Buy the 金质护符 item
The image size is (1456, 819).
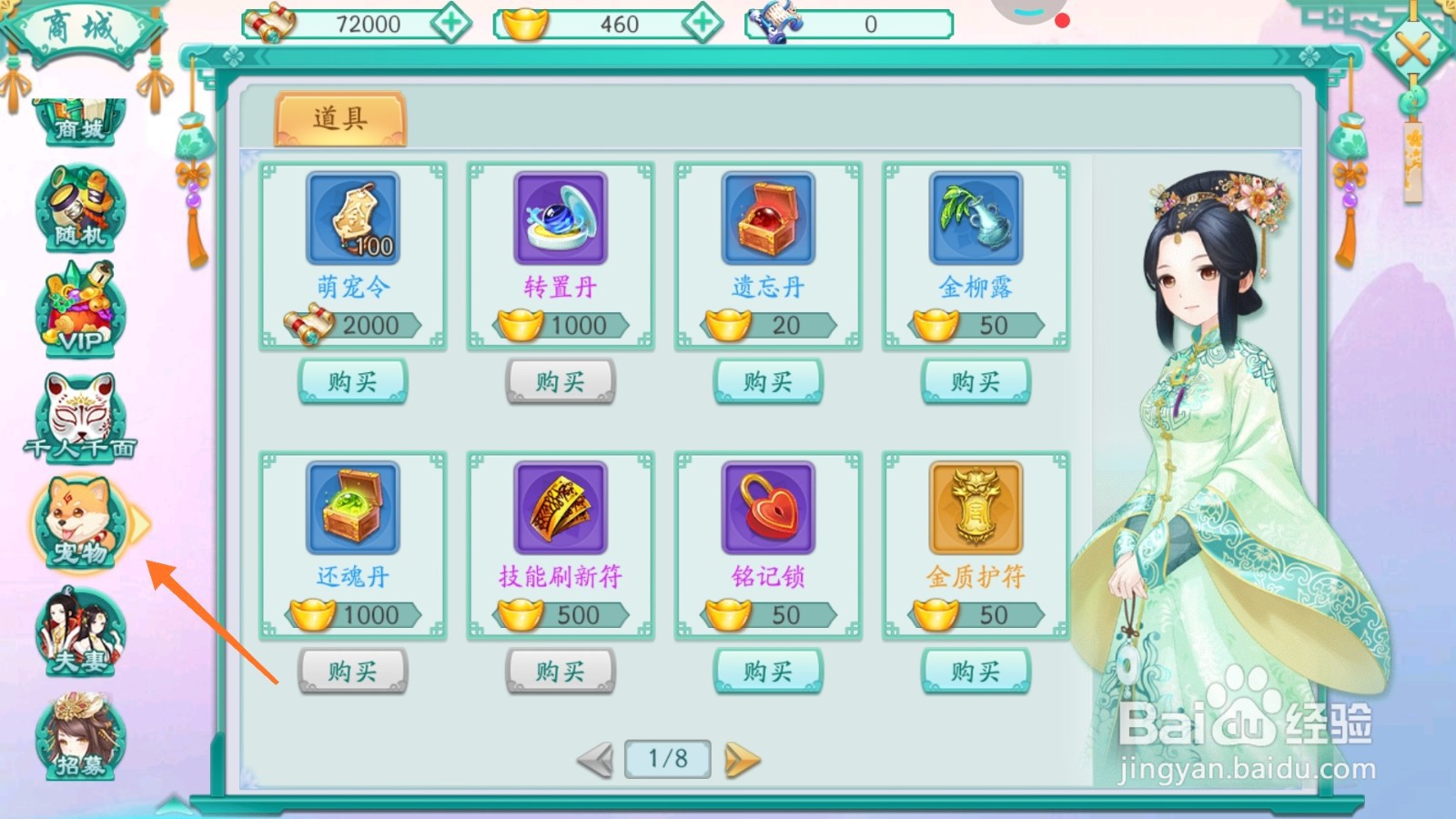(x=976, y=671)
